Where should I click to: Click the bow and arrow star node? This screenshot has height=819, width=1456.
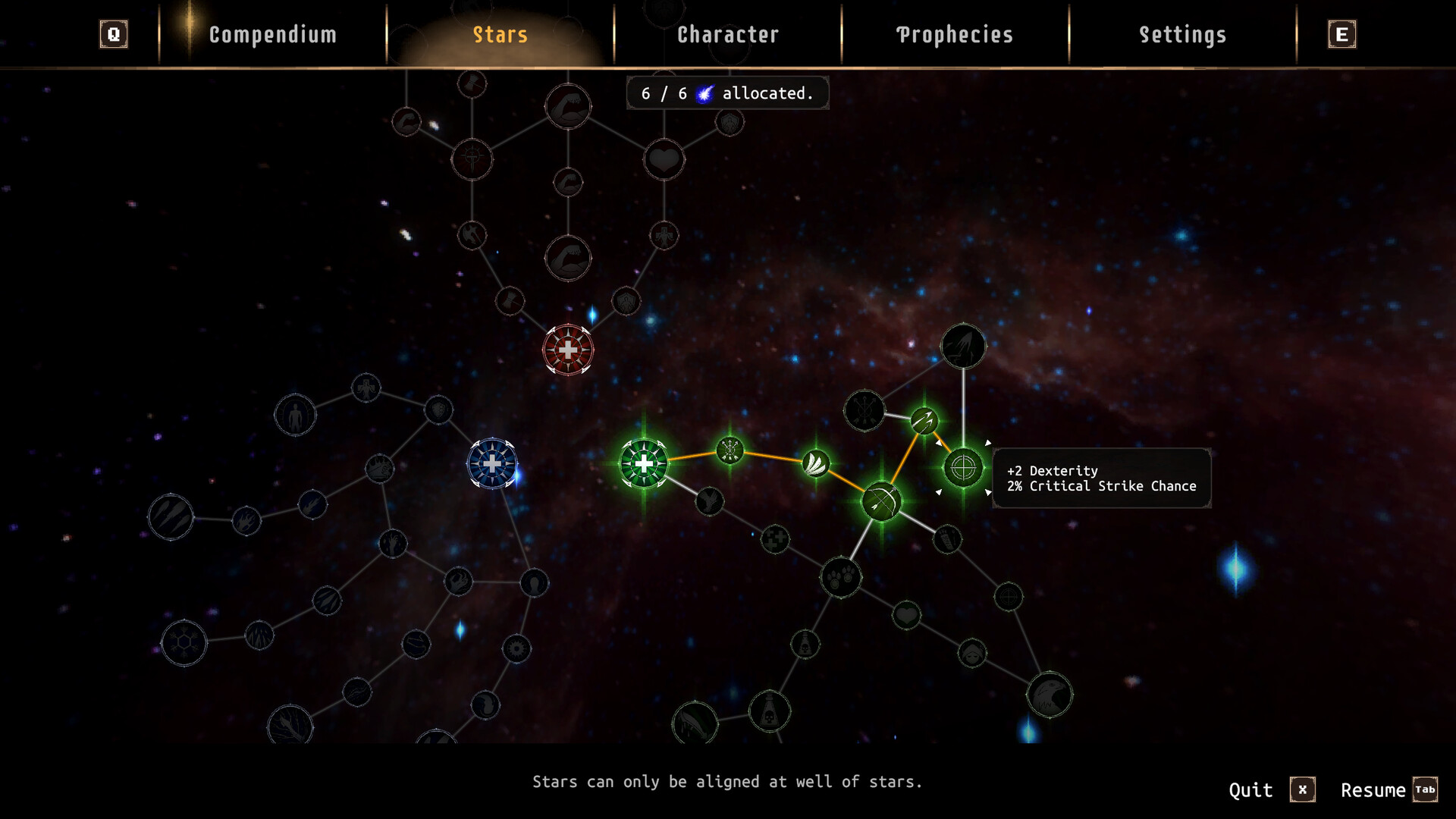pyautogui.click(x=882, y=500)
